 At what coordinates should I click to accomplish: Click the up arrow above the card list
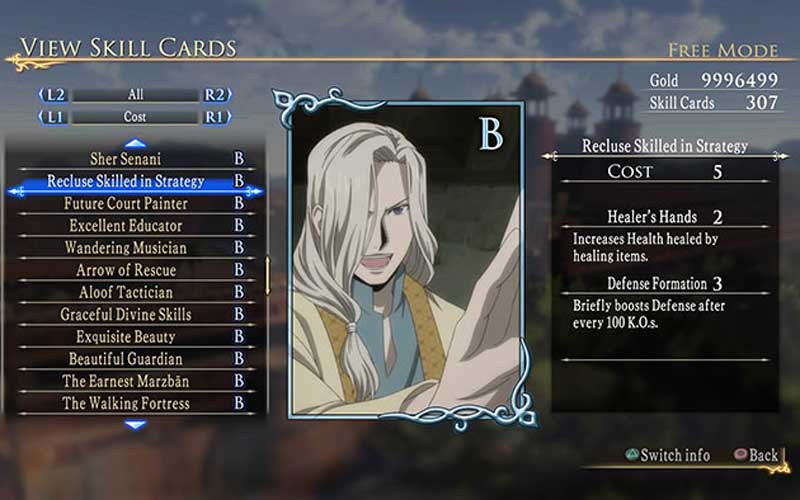click(x=135, y=143)
